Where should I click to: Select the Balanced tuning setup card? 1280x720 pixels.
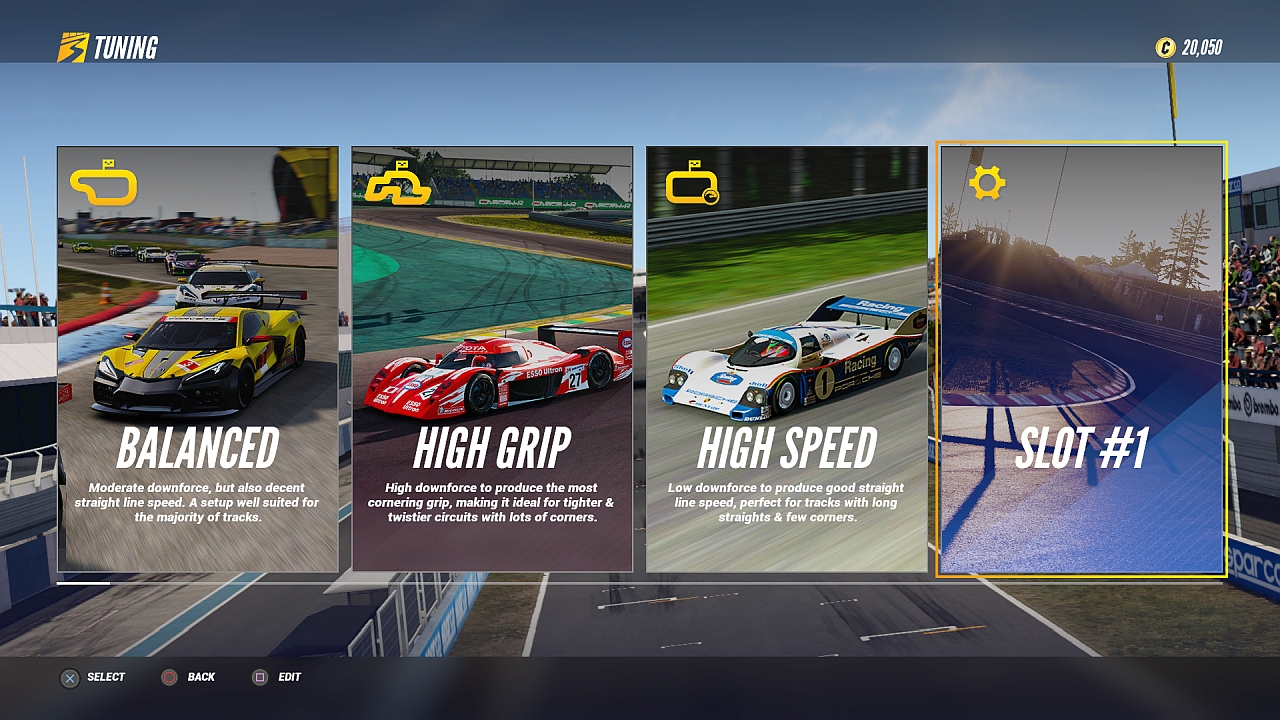[197, 360]
